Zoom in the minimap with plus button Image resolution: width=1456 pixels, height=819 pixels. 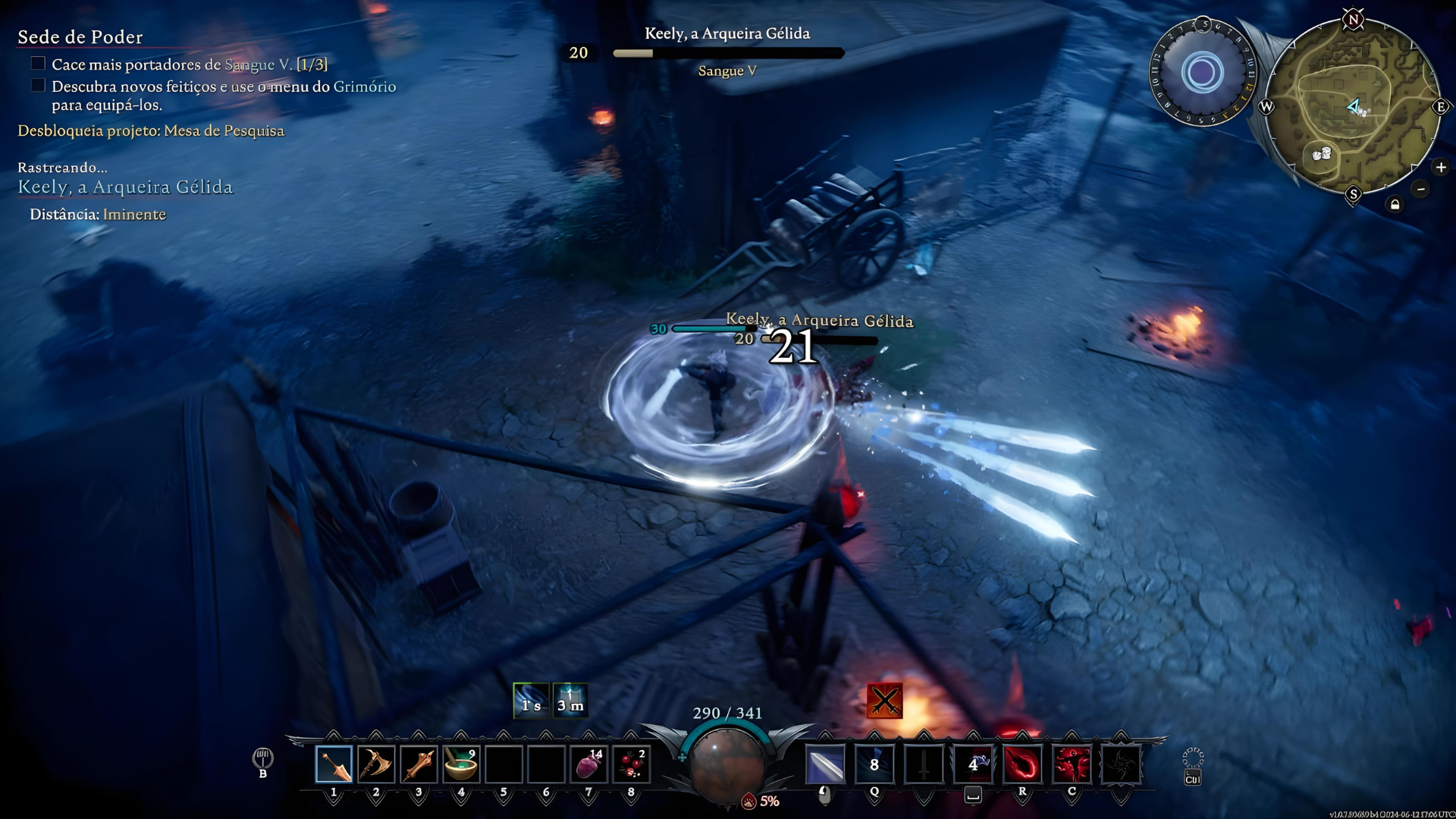(1441, 168)
